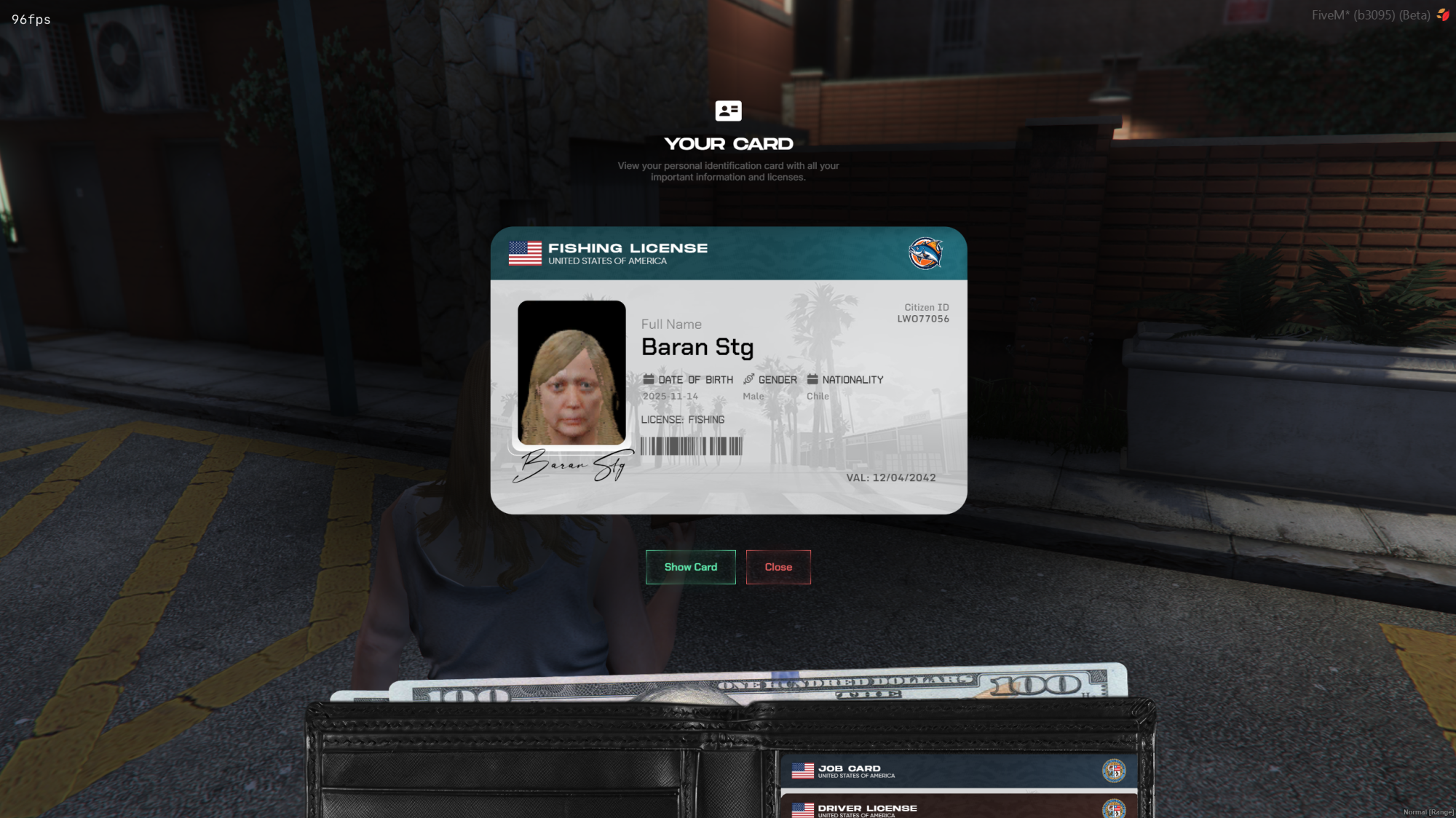
Task: Click the ID card icon above YOUR CARD title
Action: (729, 111)
